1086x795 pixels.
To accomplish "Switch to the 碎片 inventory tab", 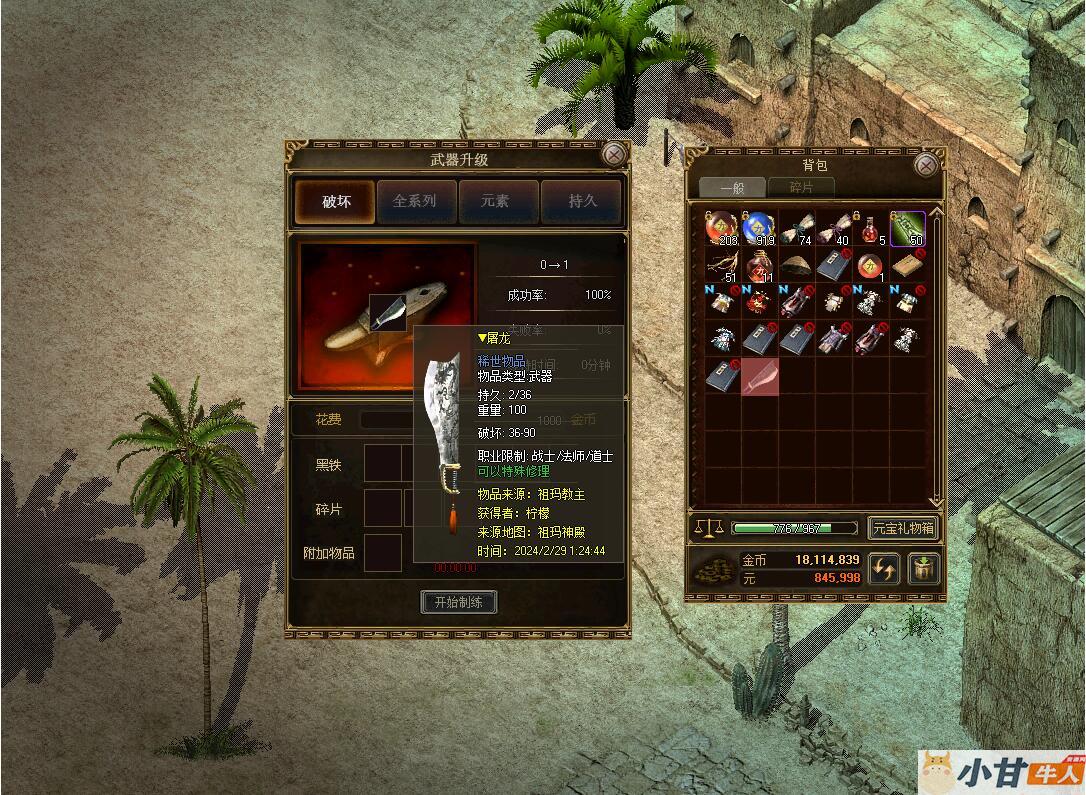I will (x=801, y=187).
